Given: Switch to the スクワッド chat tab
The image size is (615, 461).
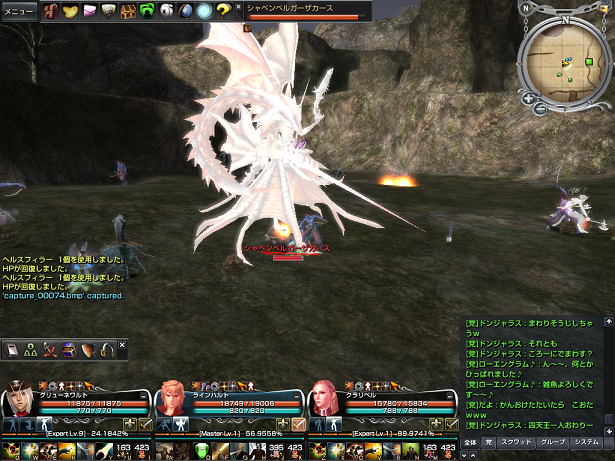Looking at the screenshot, I should (515, 441).
